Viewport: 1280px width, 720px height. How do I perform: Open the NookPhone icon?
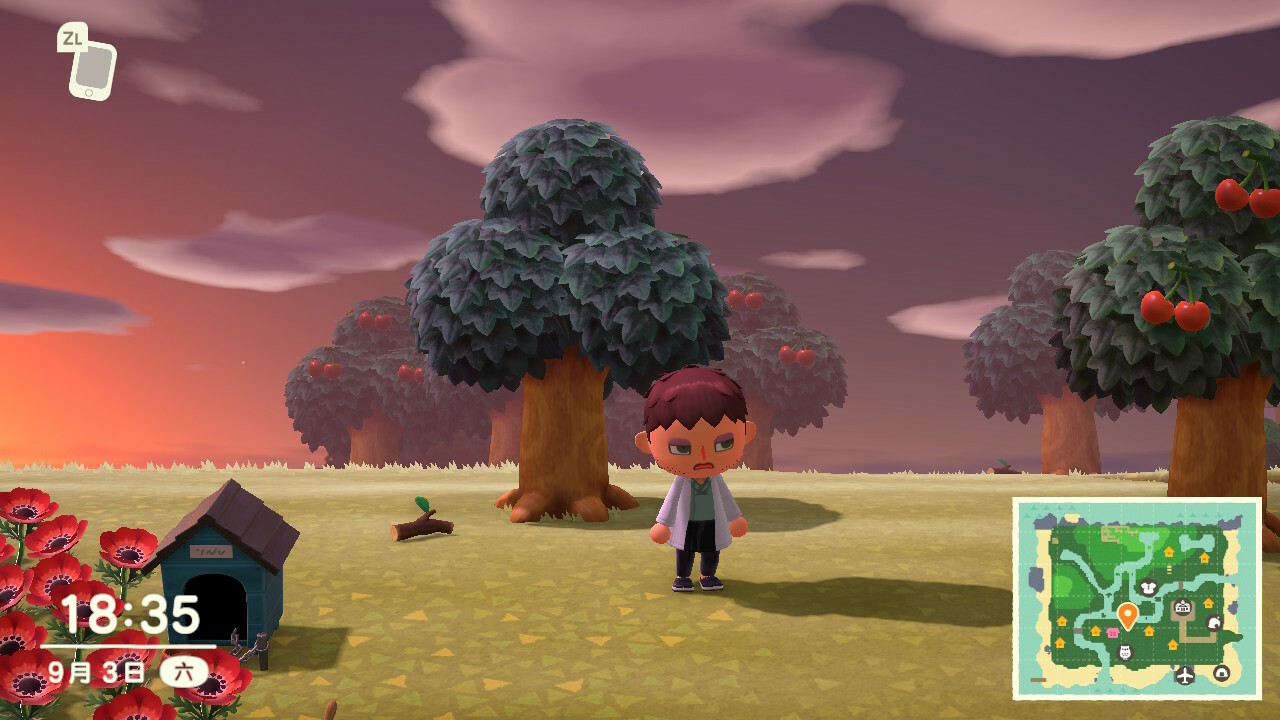[x=92, y=68]
